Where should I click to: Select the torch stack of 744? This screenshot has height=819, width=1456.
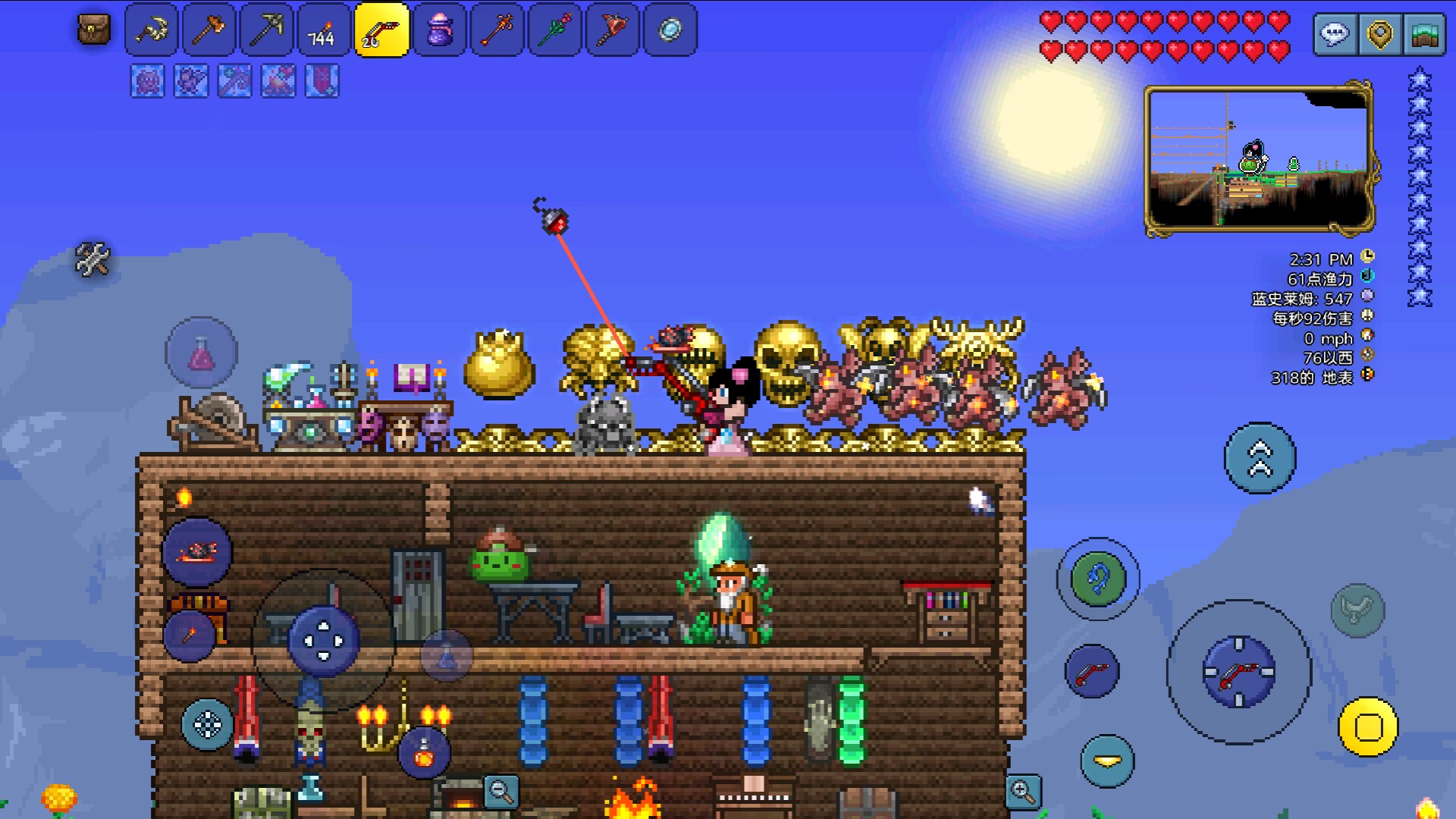[x=324, y=30]
